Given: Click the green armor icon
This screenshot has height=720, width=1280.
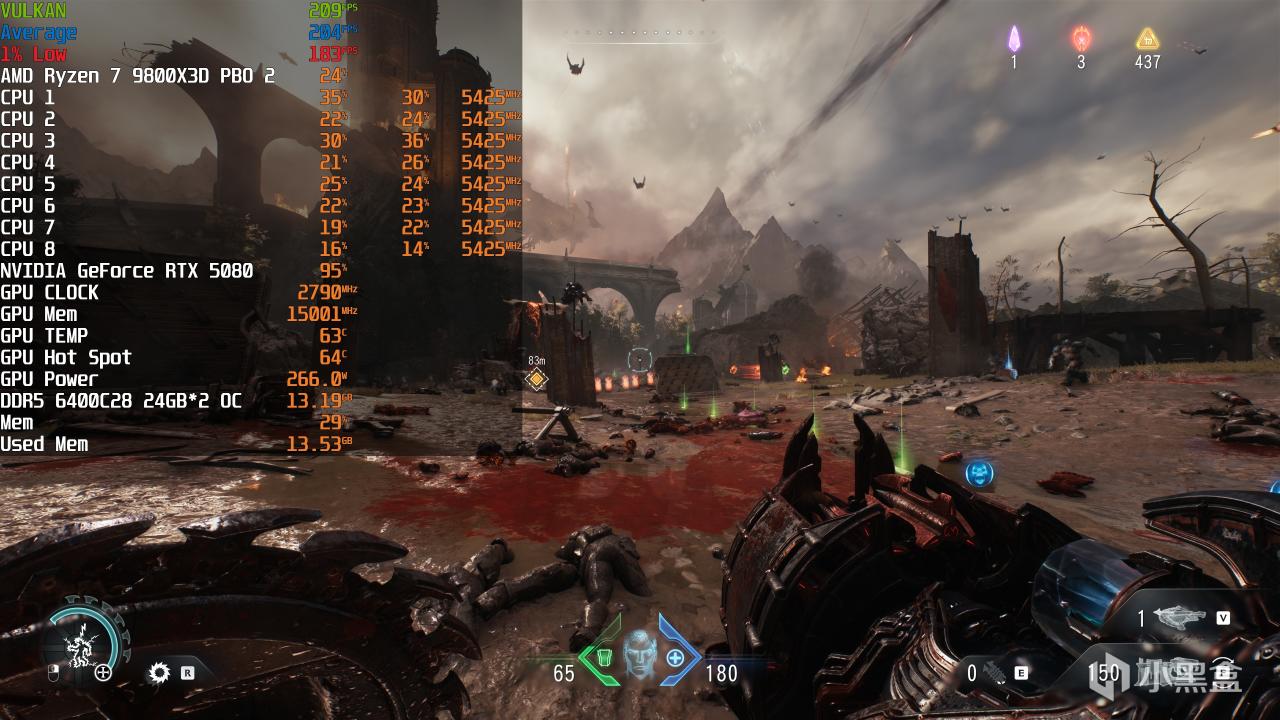Looking at the screenshot, I should pos(603,657).
